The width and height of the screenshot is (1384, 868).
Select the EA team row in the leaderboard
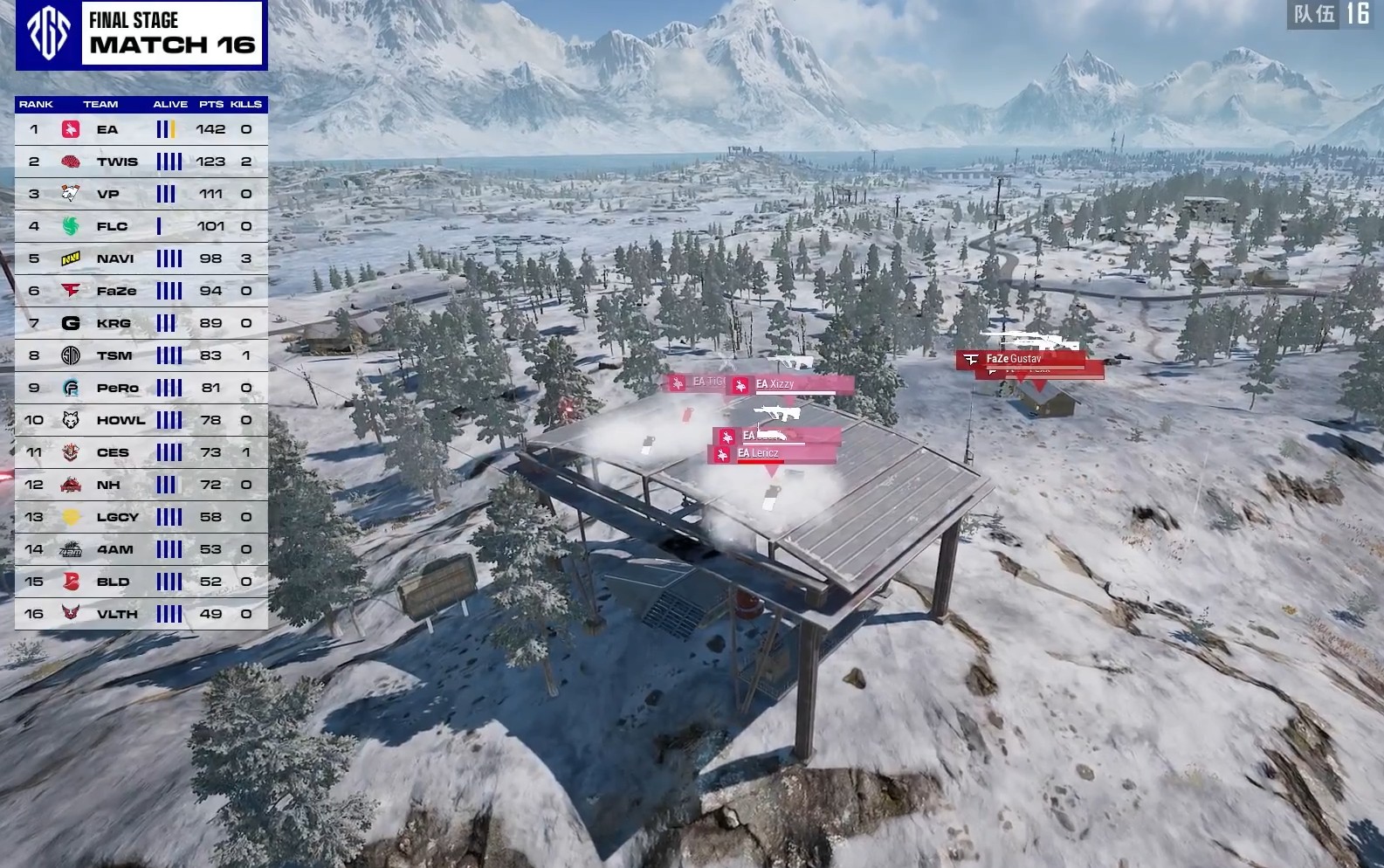pos(141,129)
